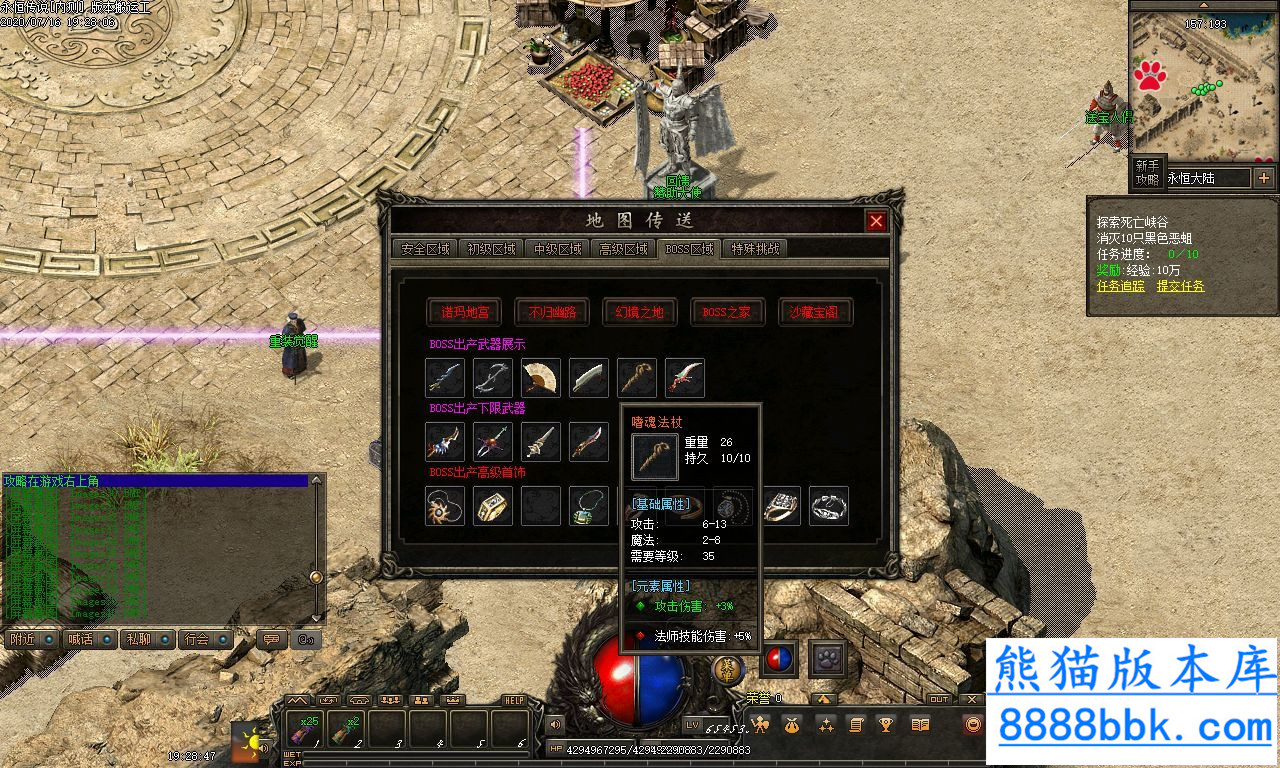1280x768 pixels.
Task: Teleport to 诺玛地宫
Action: [x=463, y=312]
